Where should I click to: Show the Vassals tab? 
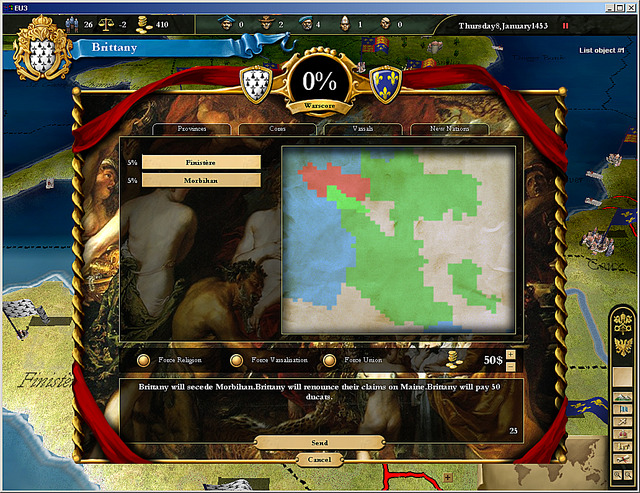tap(363, 129)
